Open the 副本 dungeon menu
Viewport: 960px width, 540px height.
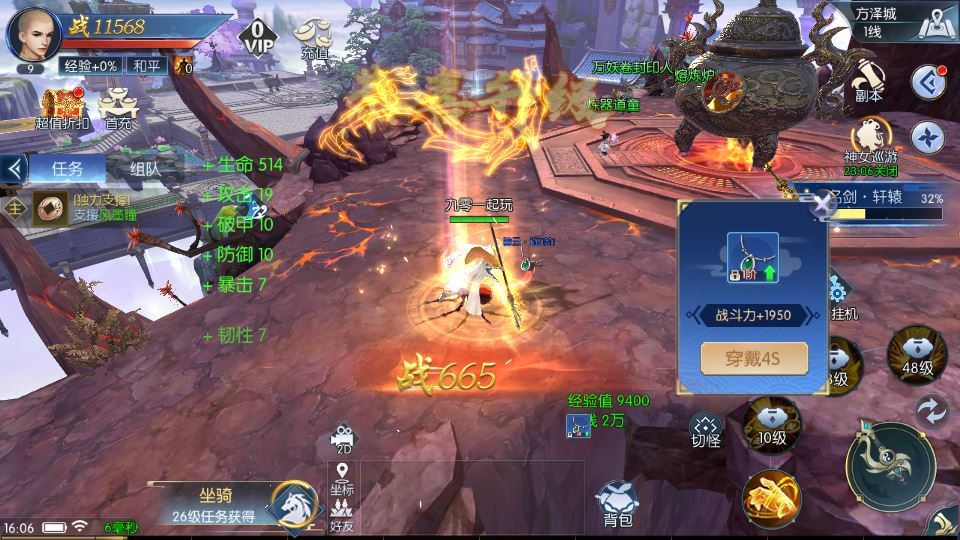(x=868, y=78)
